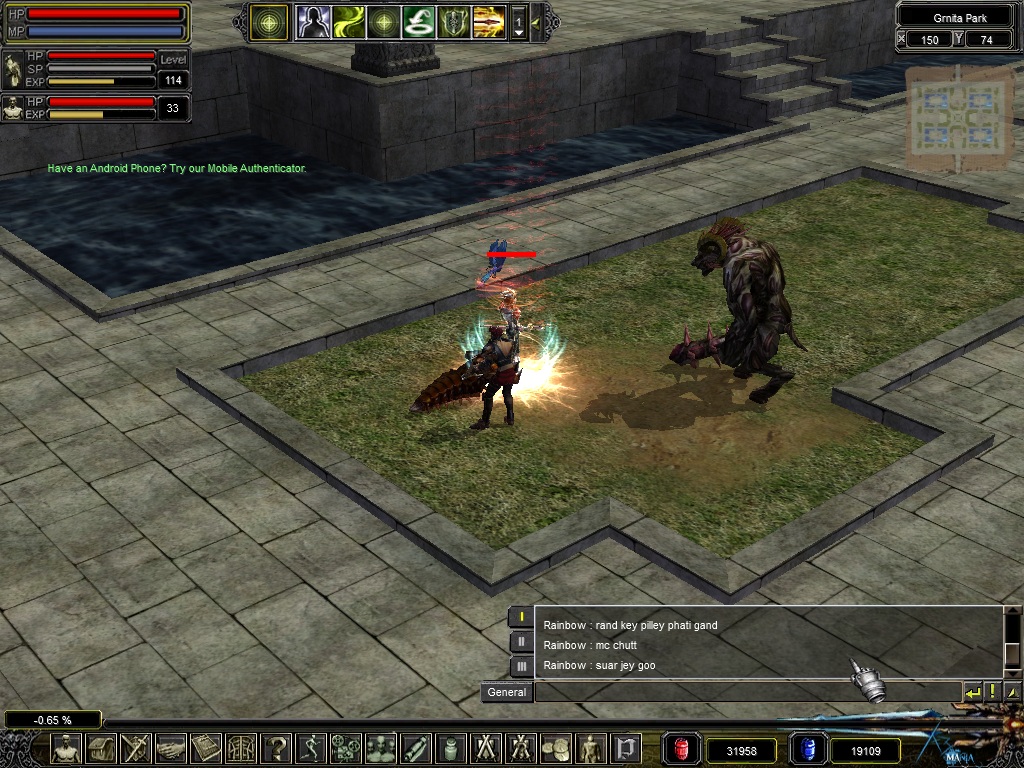This screenshot has width=1024, height=768.
Task: Activate the yellow swirl wind skill
Action: click(x=348, y=21)
